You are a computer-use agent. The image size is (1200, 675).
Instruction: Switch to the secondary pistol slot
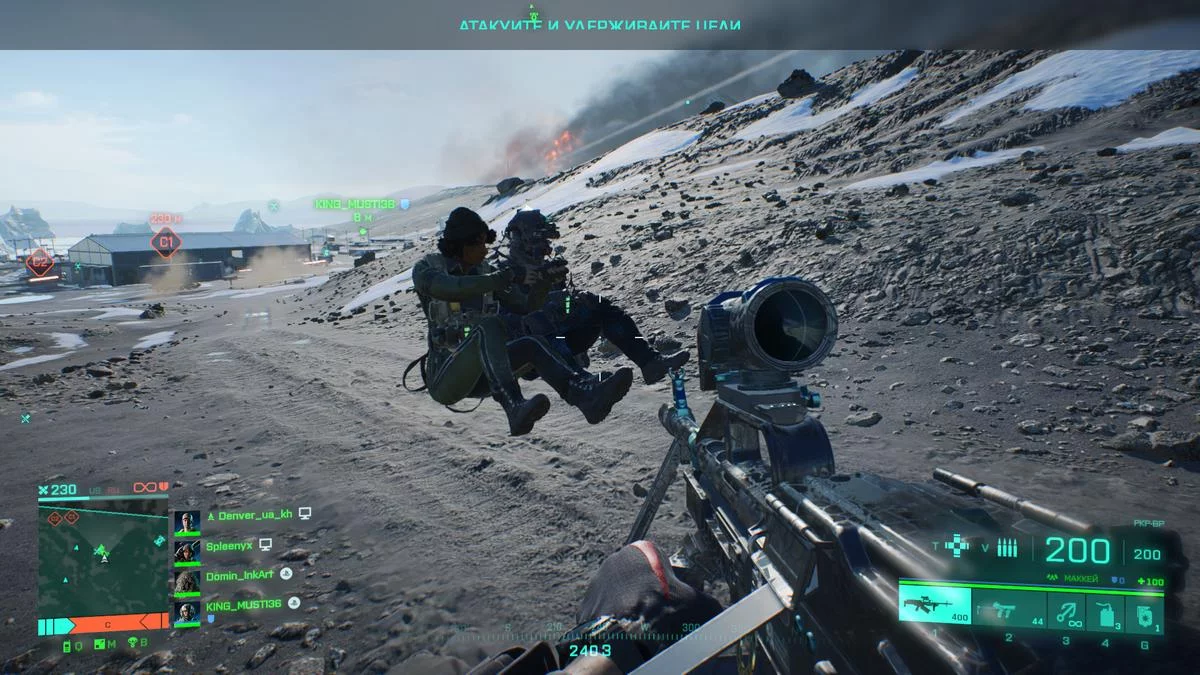click(1009, 610)
